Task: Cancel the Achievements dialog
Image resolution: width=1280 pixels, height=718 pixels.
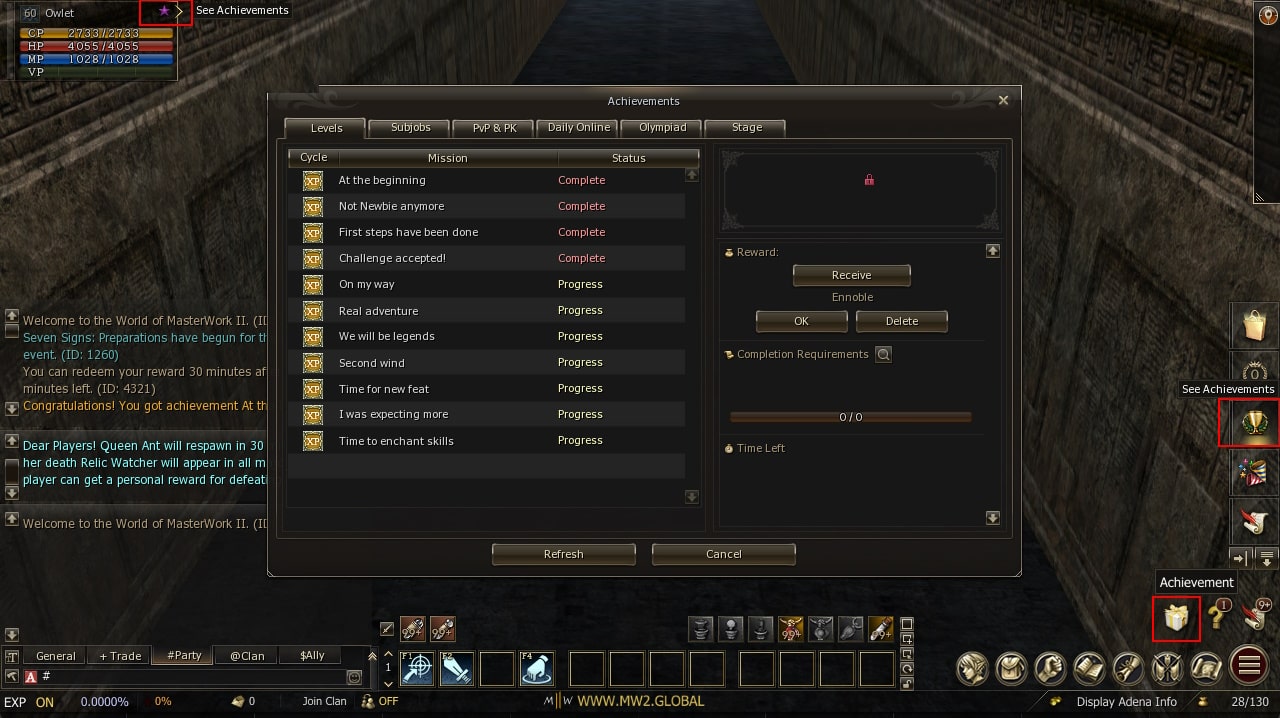Action: point(723,554)
